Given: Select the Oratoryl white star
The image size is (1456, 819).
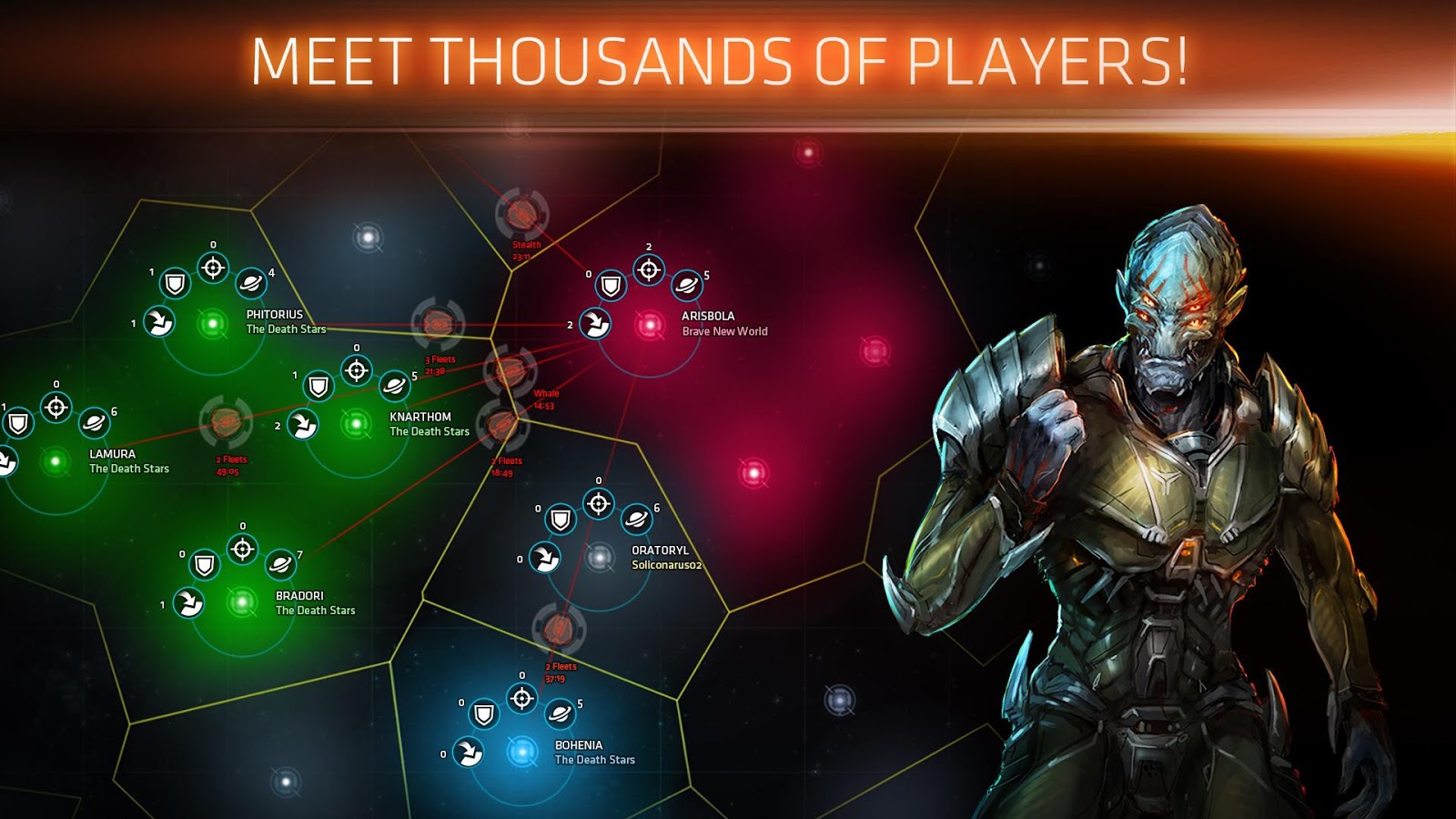Looking at the screenshot, I should [x=599, y=557].
